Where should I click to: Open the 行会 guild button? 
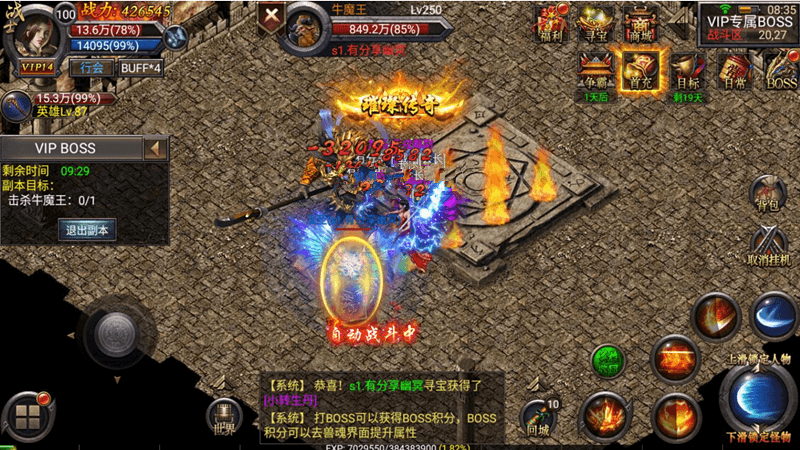point(91,68)
